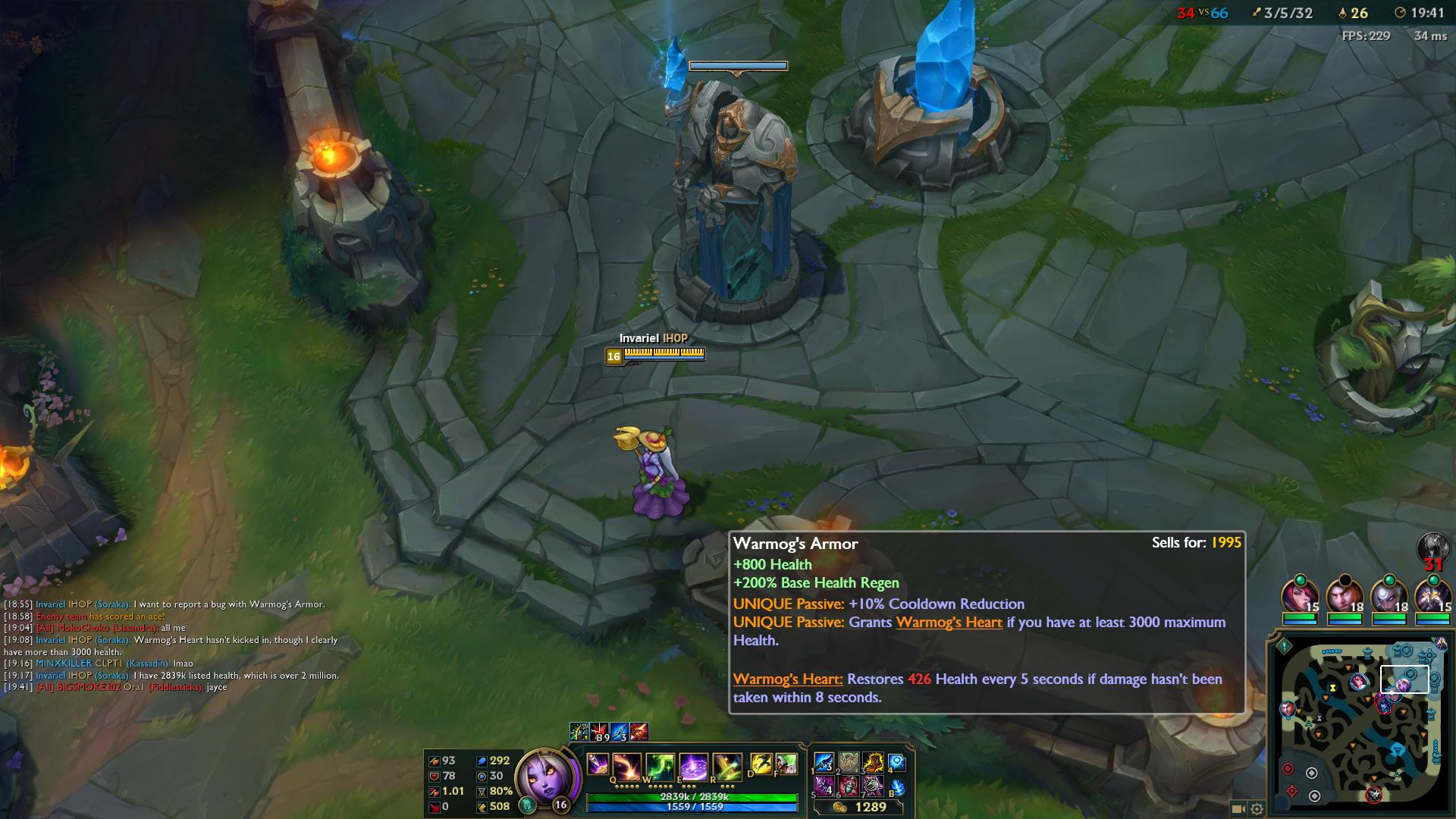Image resolution: width=1456 pixels, height=819 pixels.
Task: Use the Equinox ability (E)
Action: 693,766
